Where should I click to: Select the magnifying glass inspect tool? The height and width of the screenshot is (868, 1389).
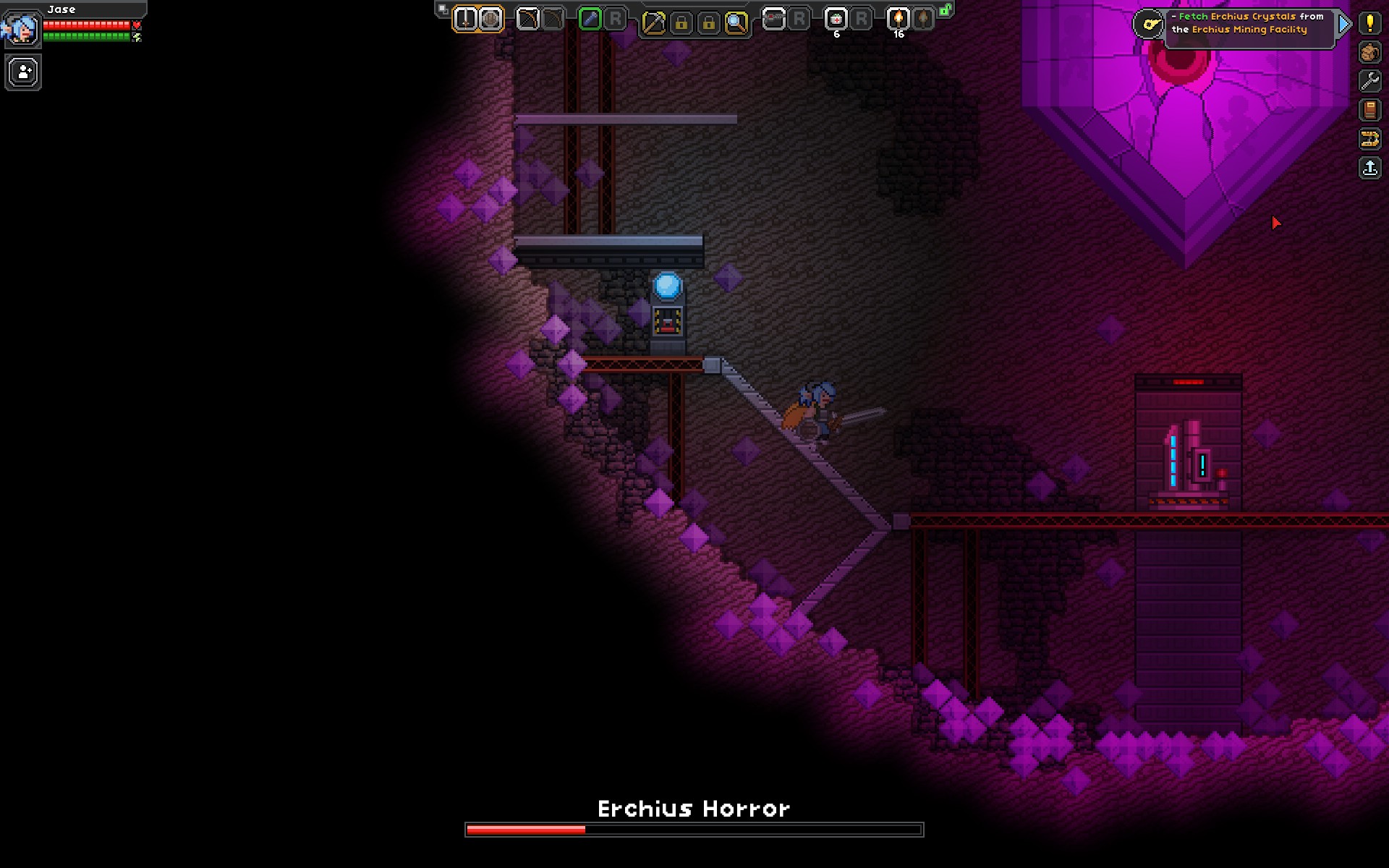736,23
